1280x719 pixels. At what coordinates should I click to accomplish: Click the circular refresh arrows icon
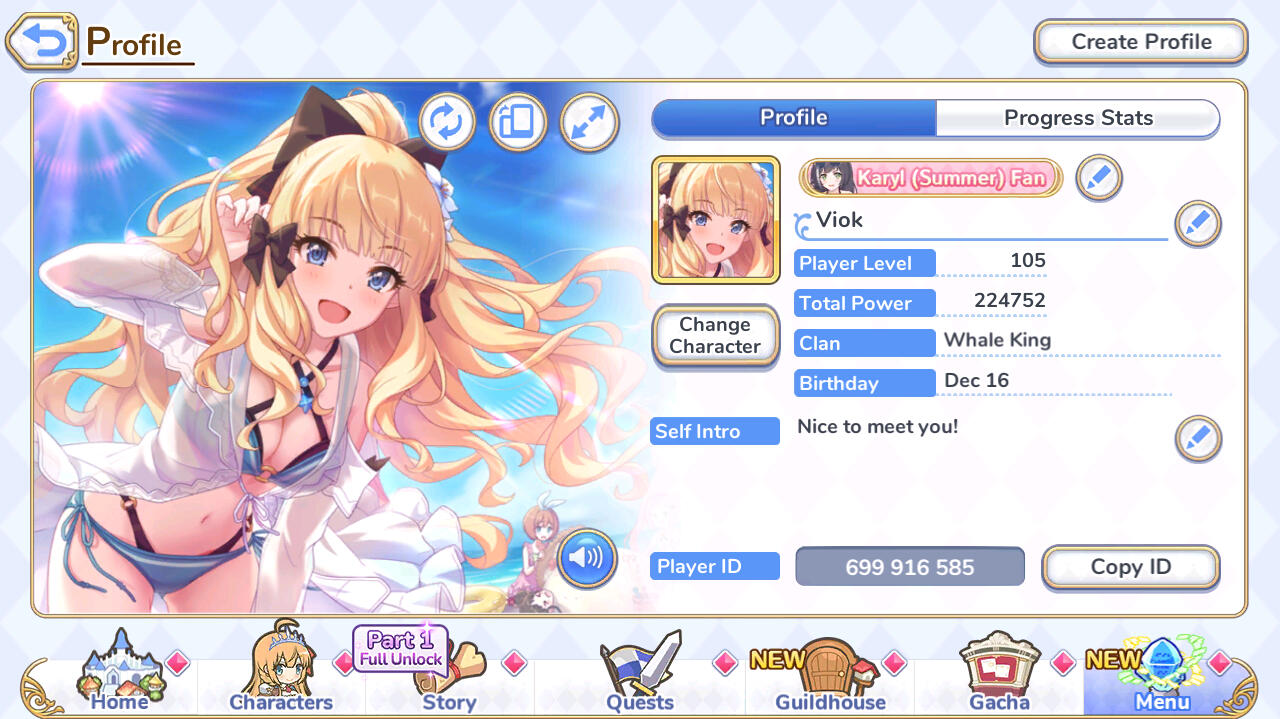[x=446, y=122]
